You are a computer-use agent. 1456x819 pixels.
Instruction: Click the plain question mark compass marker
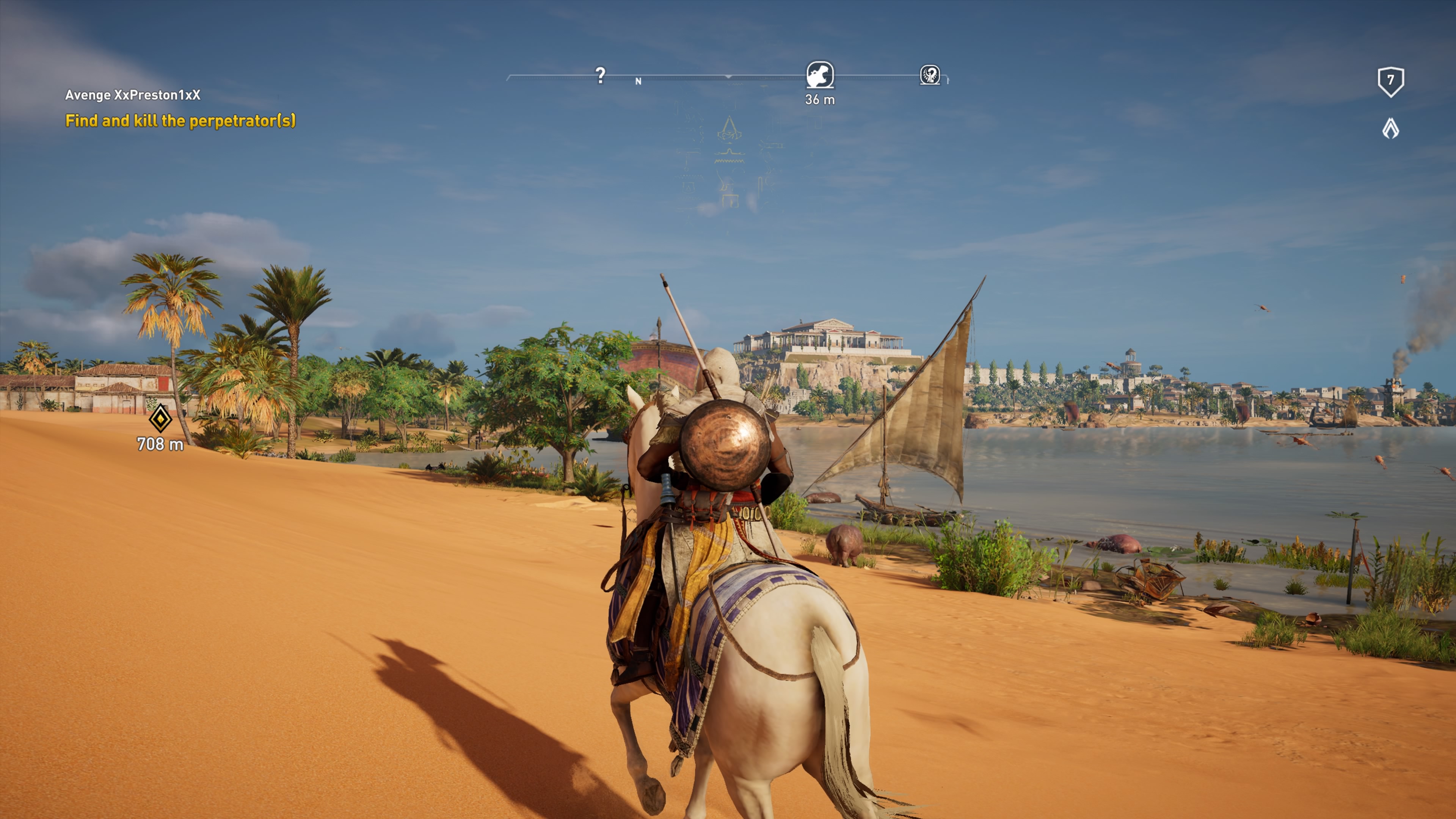pos(600,75)
